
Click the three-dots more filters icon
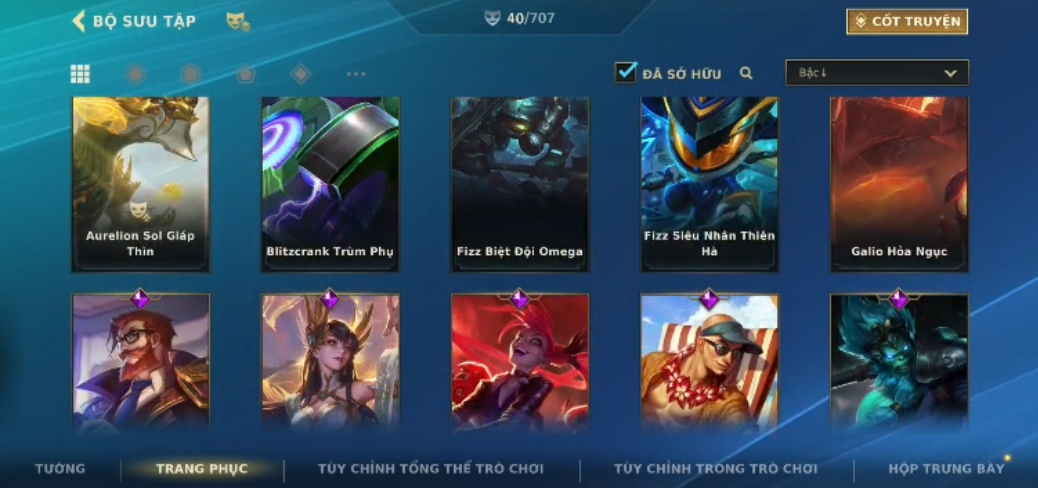click(x=356, y=74)
